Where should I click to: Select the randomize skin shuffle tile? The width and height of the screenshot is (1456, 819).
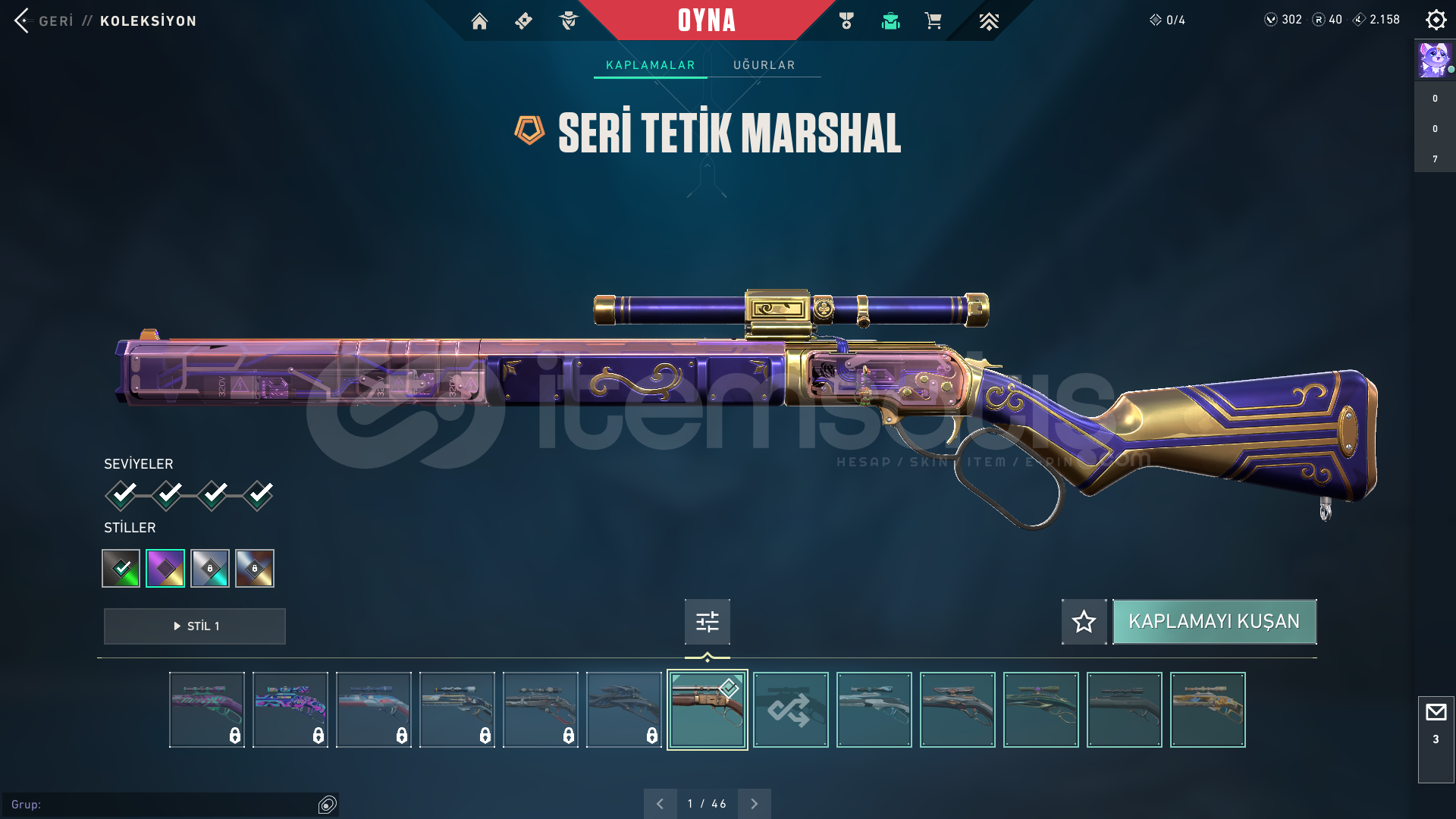(790, 710)
